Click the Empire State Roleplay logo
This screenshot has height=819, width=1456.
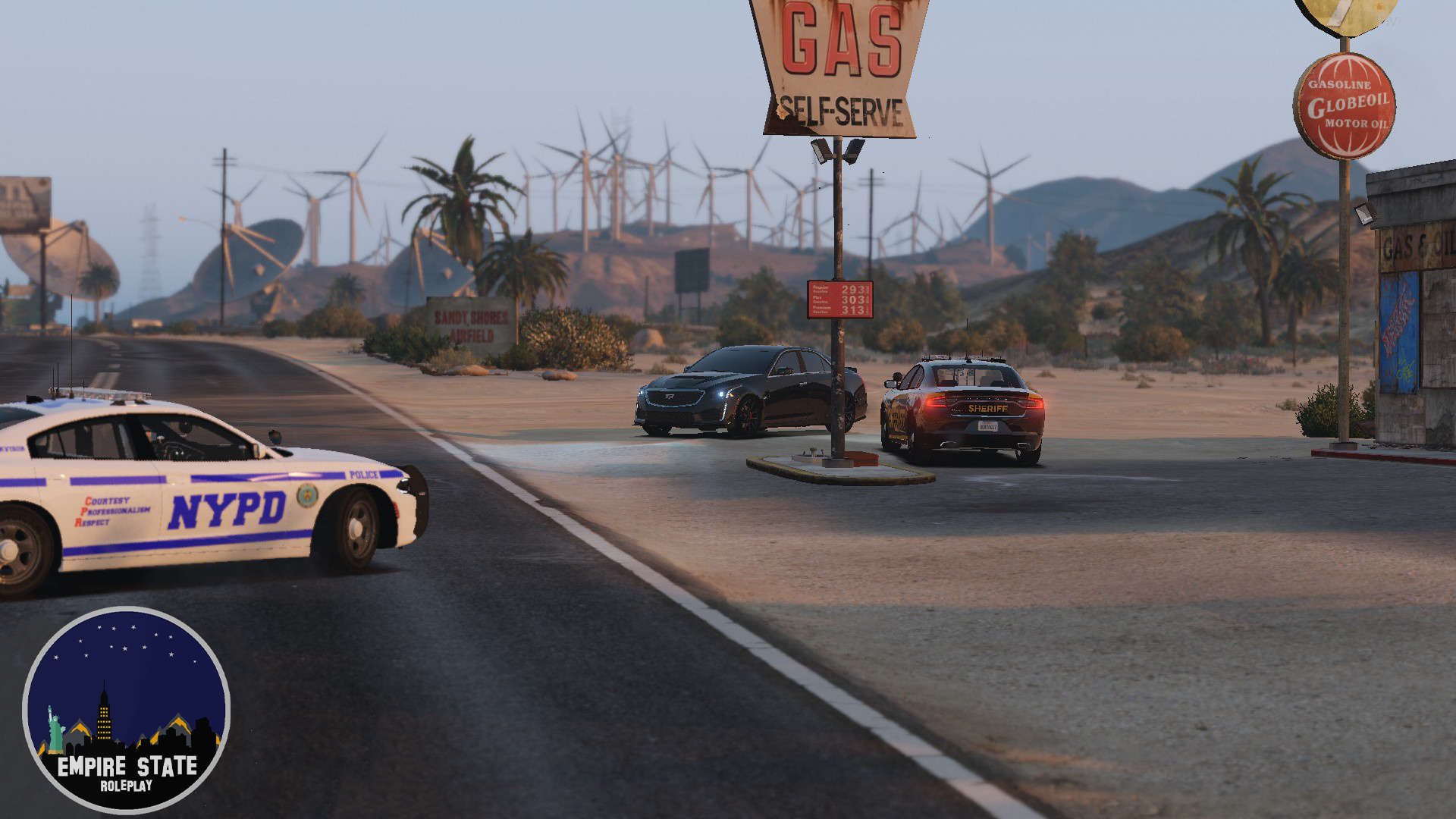pos(126,710)
